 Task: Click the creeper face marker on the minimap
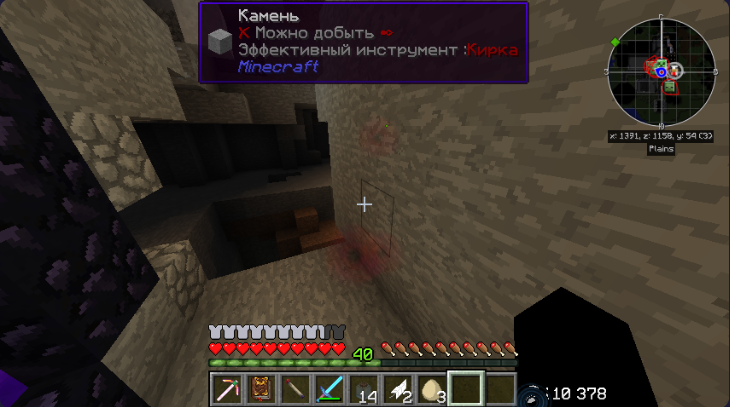click(x=660, y=64)
